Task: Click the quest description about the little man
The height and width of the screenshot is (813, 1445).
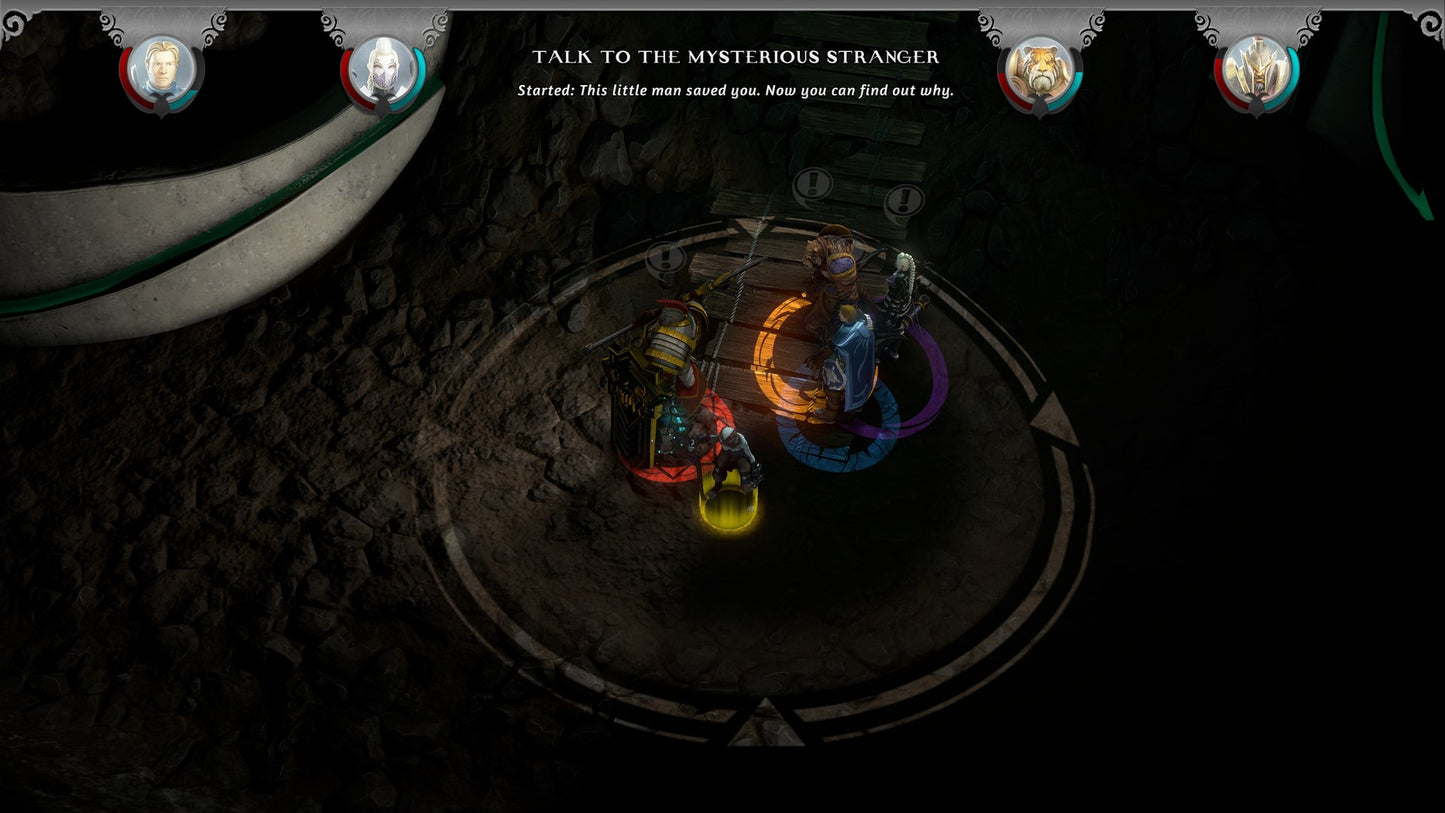Action: pos(737,90)
